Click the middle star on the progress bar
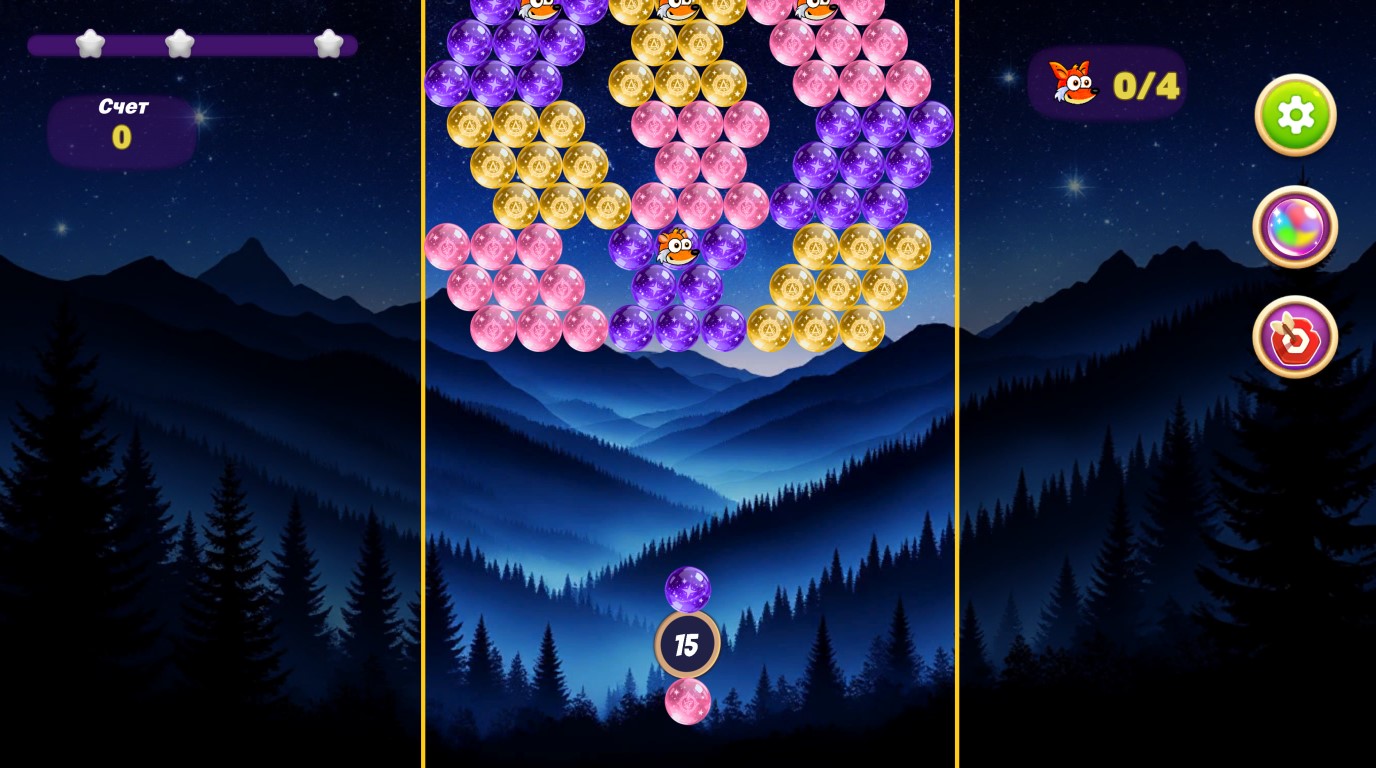Screen dimensions: 1376x768 coord(180,44)
